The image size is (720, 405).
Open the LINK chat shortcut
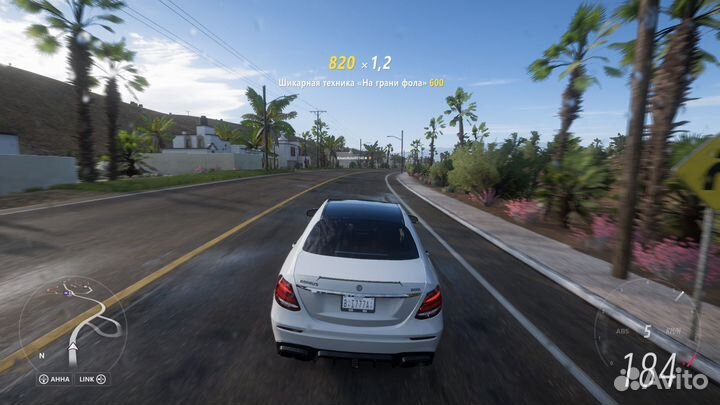click(91, 379)
